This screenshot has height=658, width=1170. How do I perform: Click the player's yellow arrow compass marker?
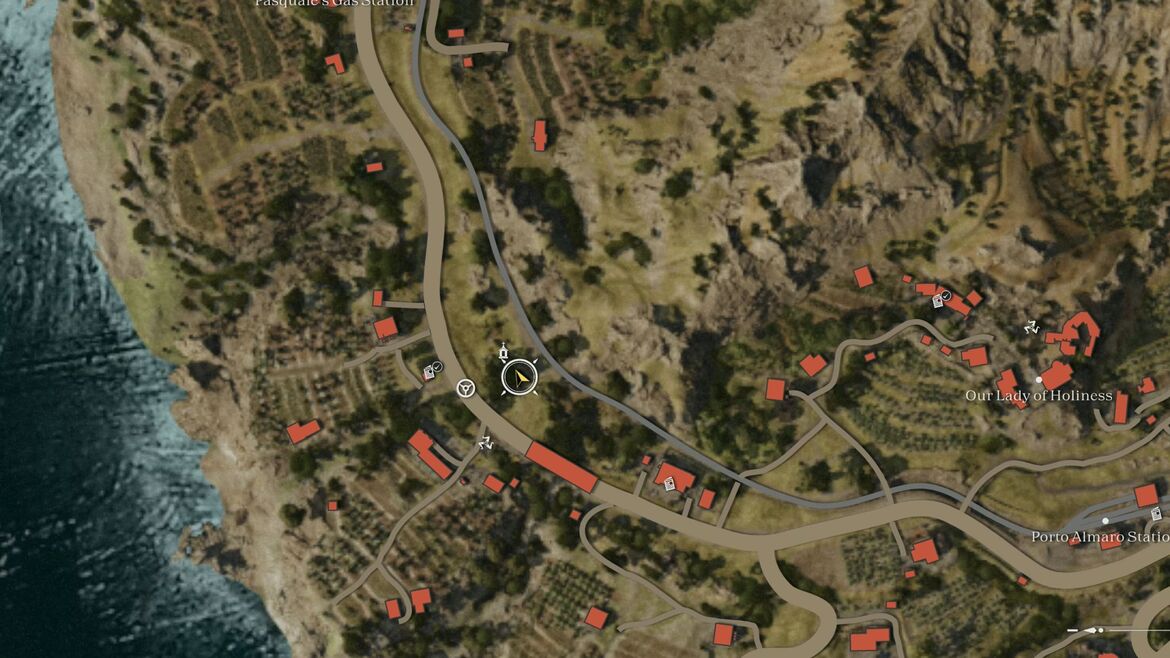[x=519, y=378]
